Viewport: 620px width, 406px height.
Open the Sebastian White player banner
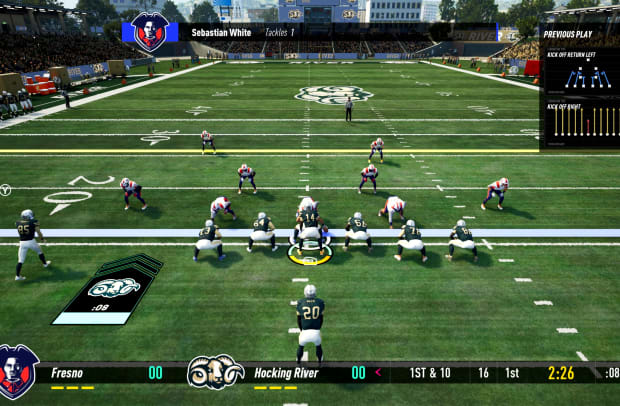coord(310,32)
